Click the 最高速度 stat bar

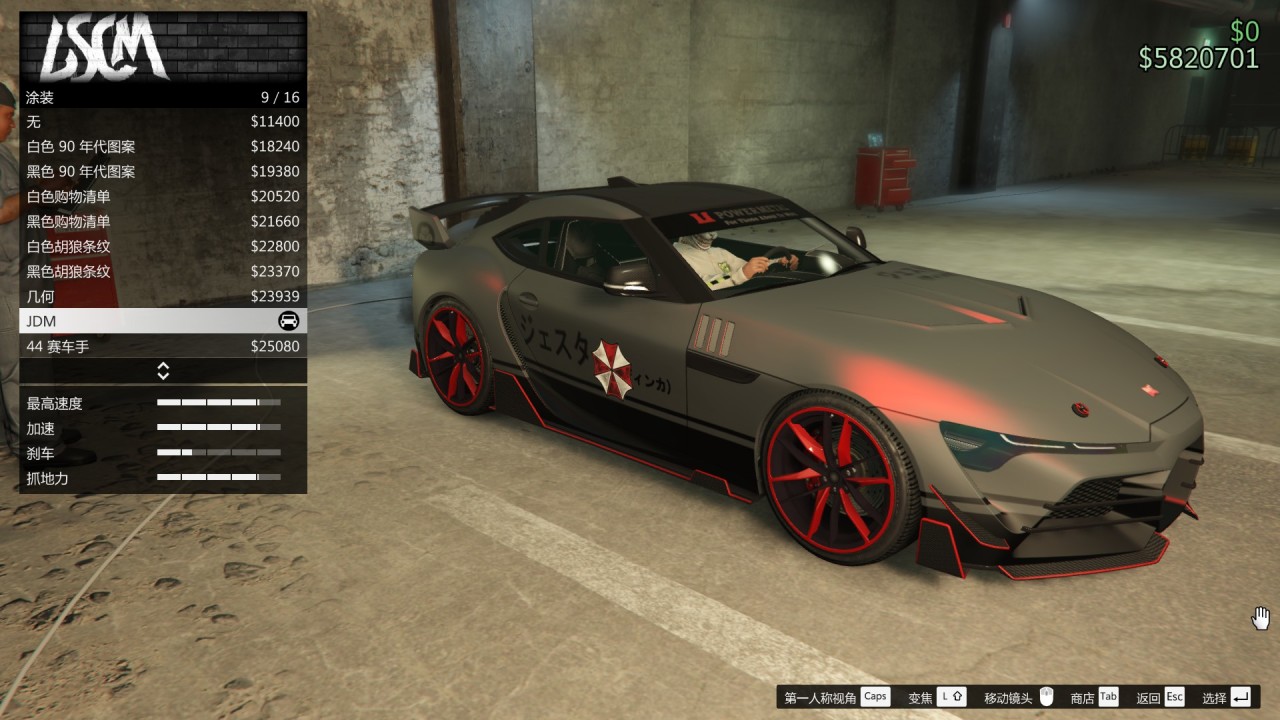pyautogui.click(x=218, y=403)
